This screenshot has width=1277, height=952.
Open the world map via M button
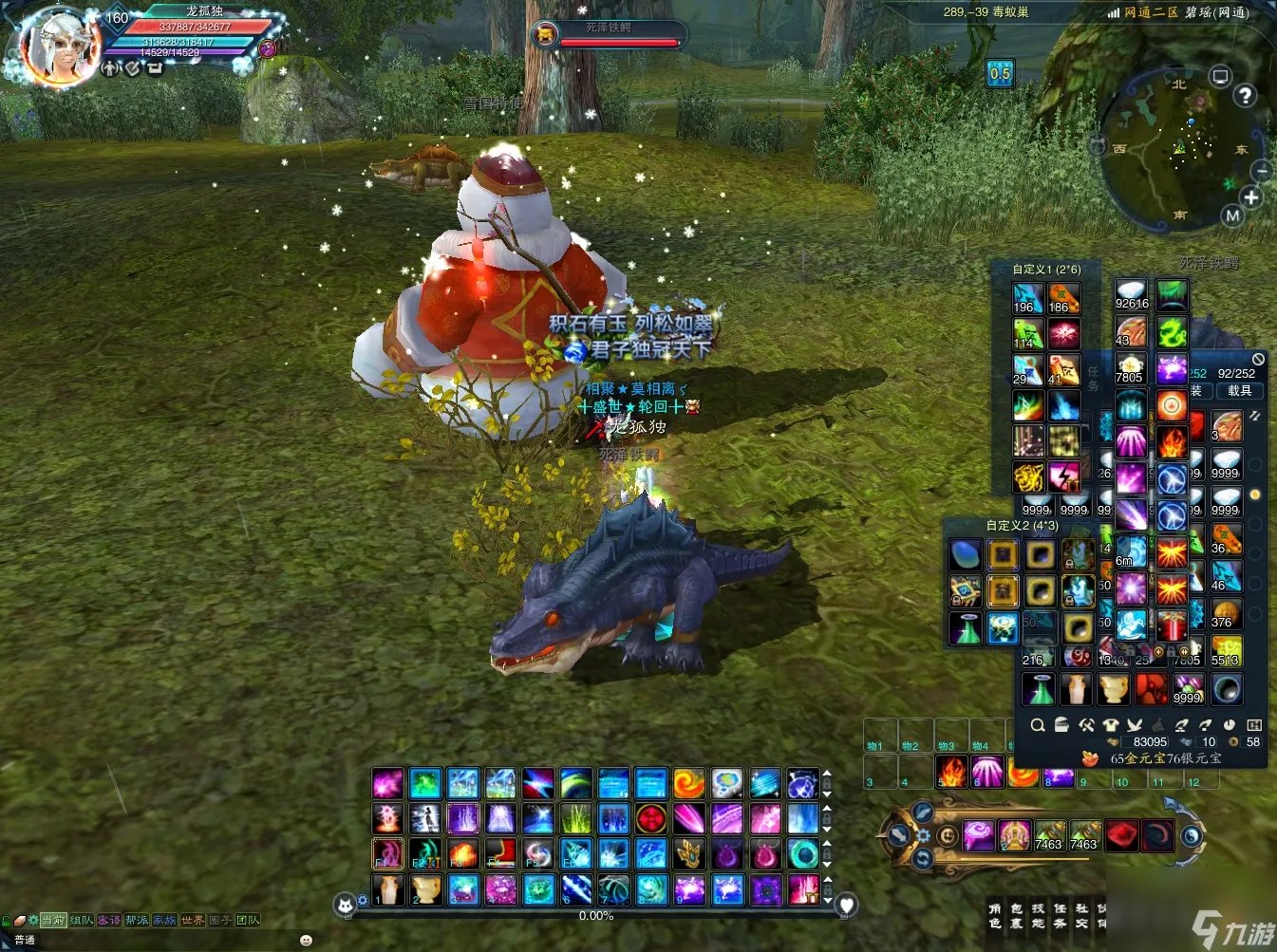[x=1232, y=215]
